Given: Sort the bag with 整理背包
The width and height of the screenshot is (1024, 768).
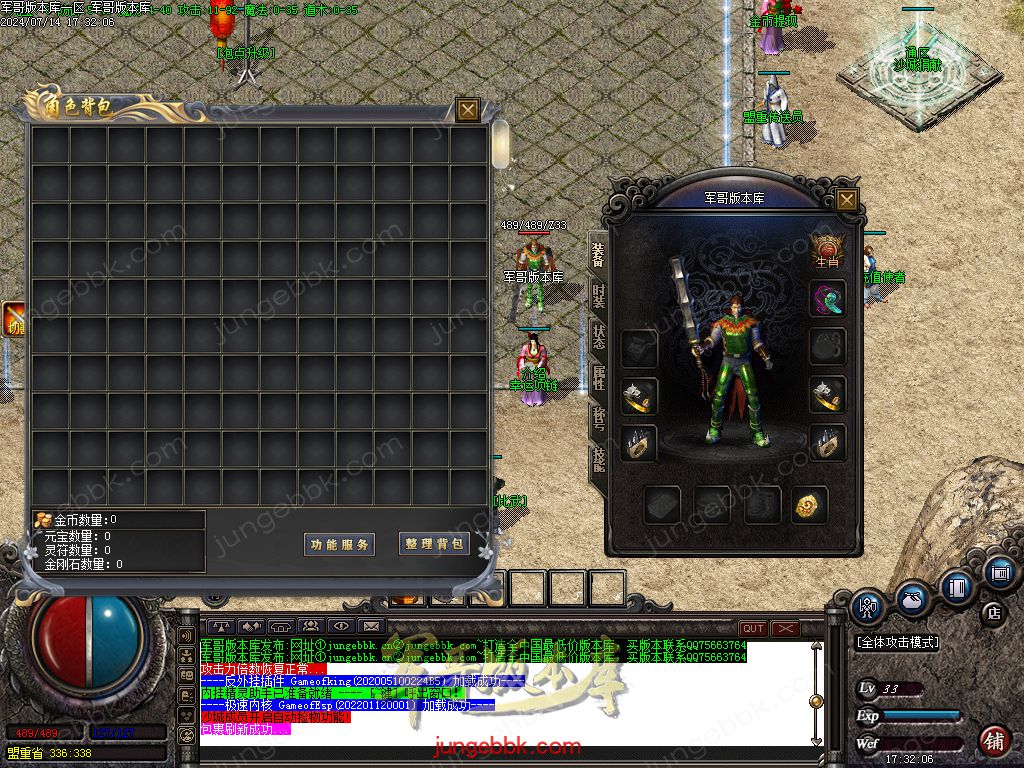Looking at the screenshot, I should click(434, 544).
